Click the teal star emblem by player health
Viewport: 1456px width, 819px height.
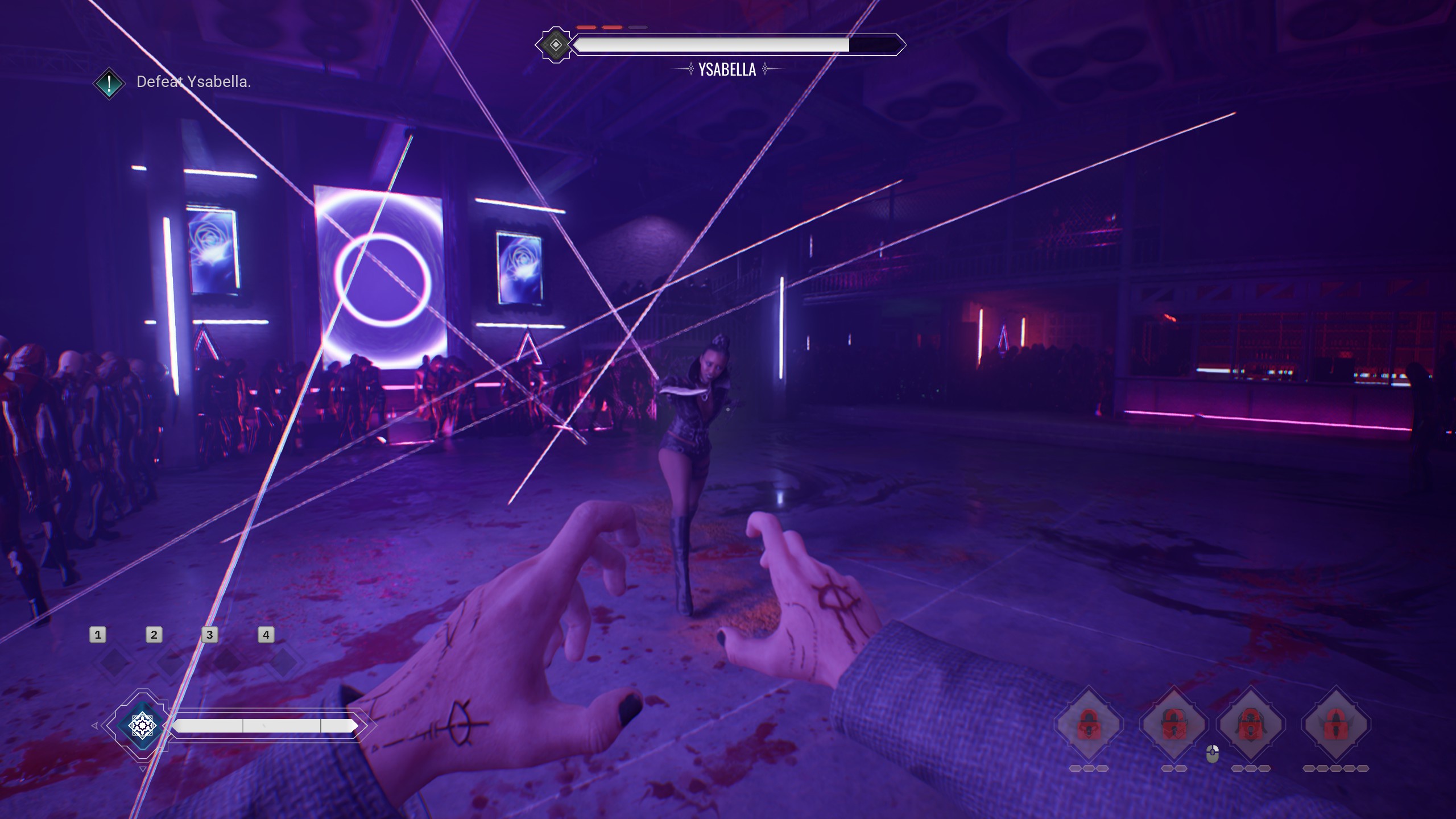pos(142,725)
